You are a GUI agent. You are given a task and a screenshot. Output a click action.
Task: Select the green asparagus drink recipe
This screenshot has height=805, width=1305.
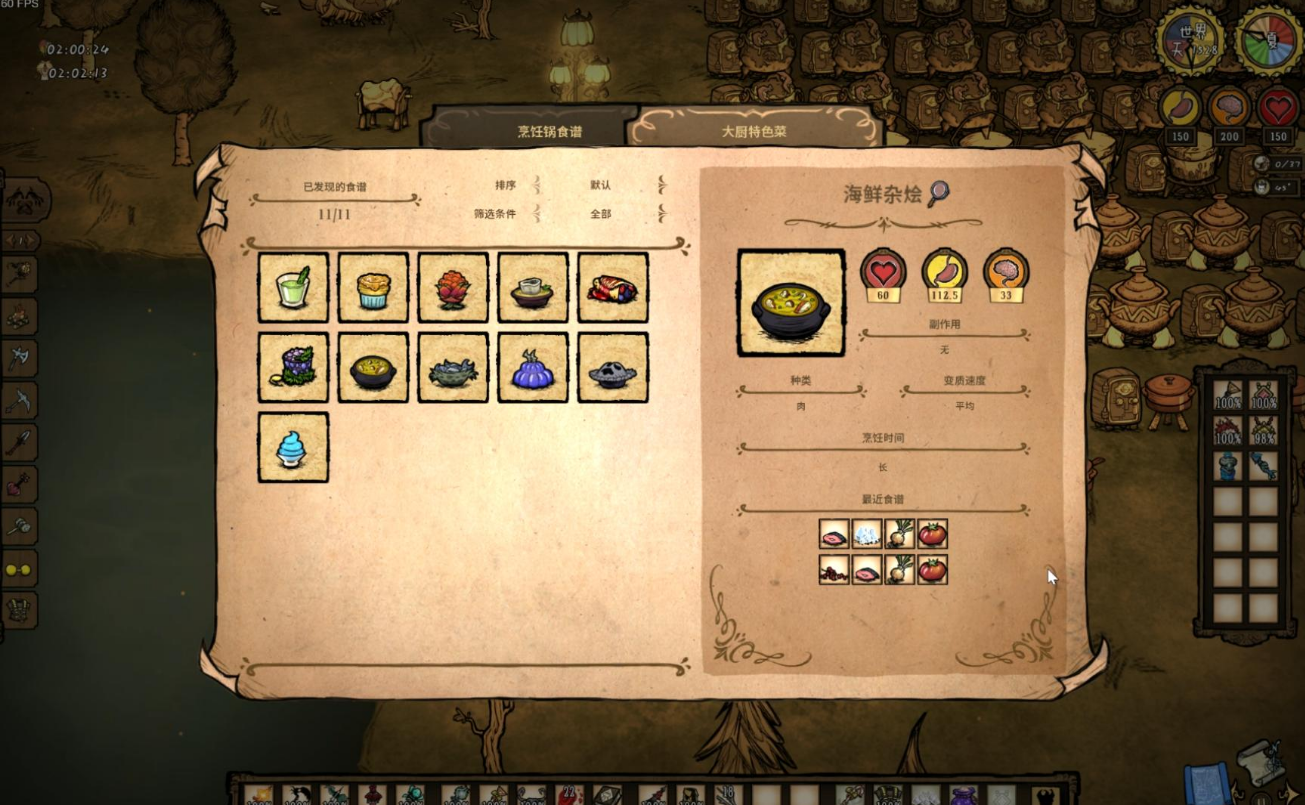293,287
